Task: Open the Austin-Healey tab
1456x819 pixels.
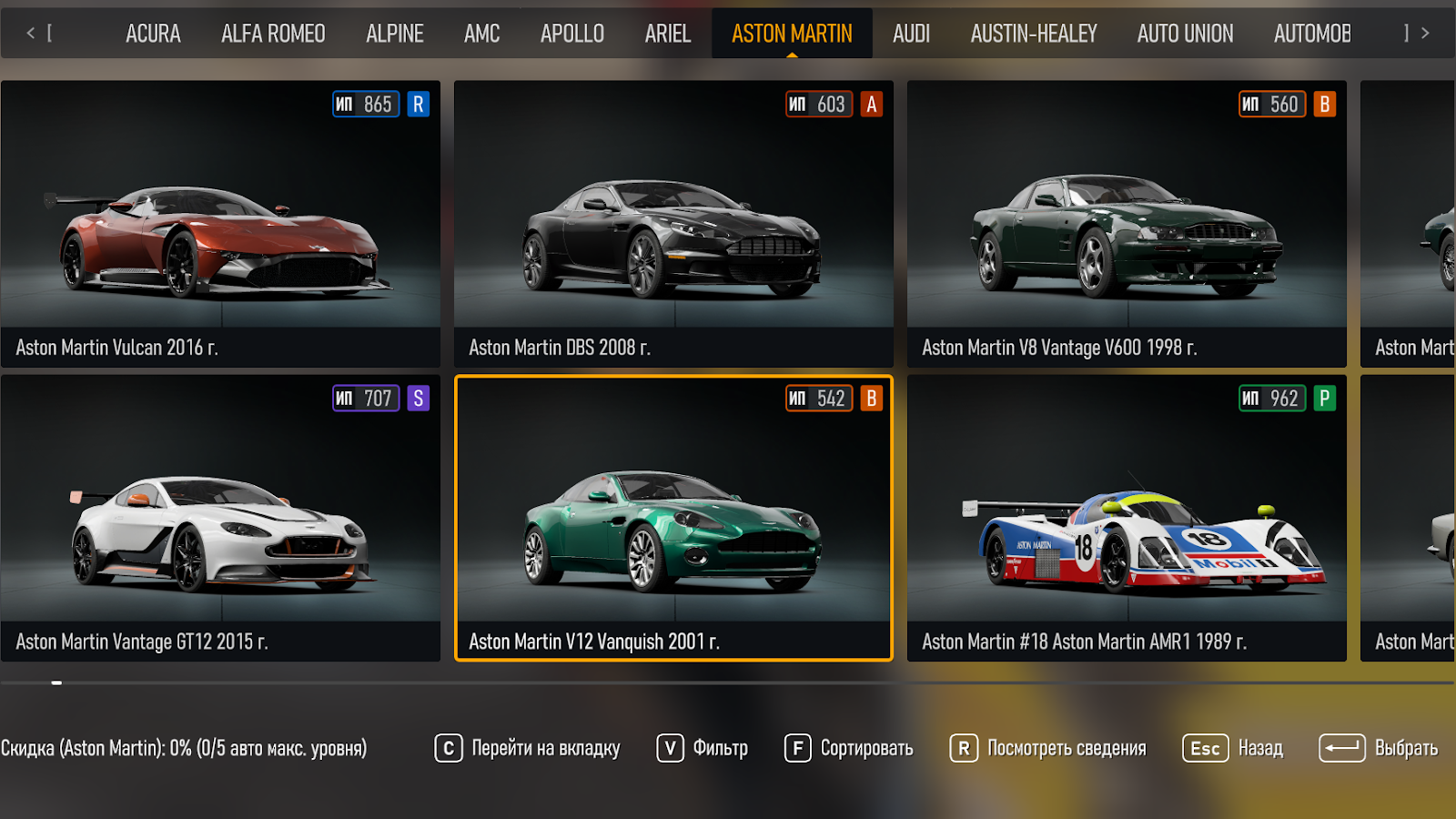Action: 1034,34
